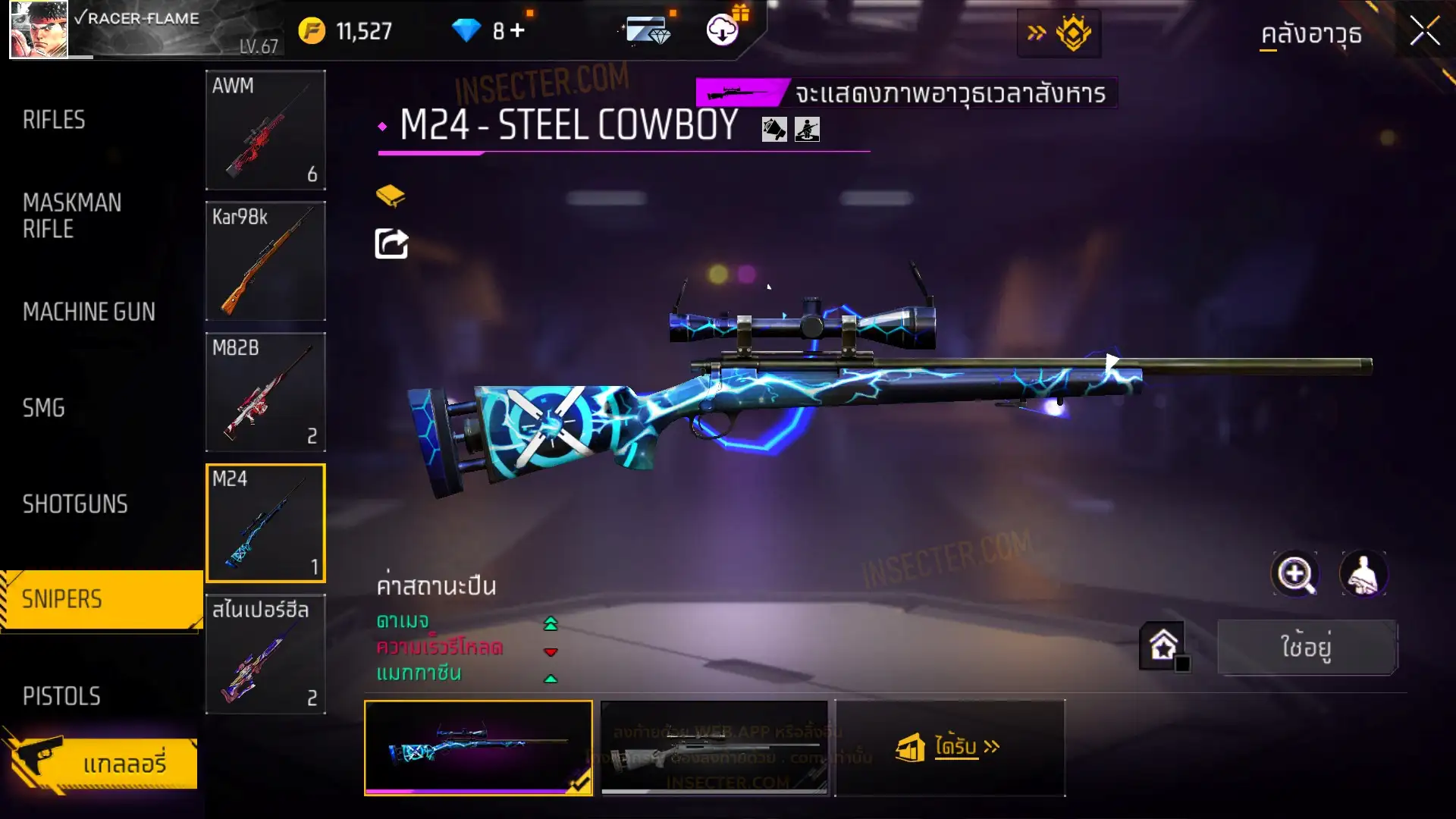1456x819 pixels.
Task: Switch to the RIFLES category
Action: 54,120
